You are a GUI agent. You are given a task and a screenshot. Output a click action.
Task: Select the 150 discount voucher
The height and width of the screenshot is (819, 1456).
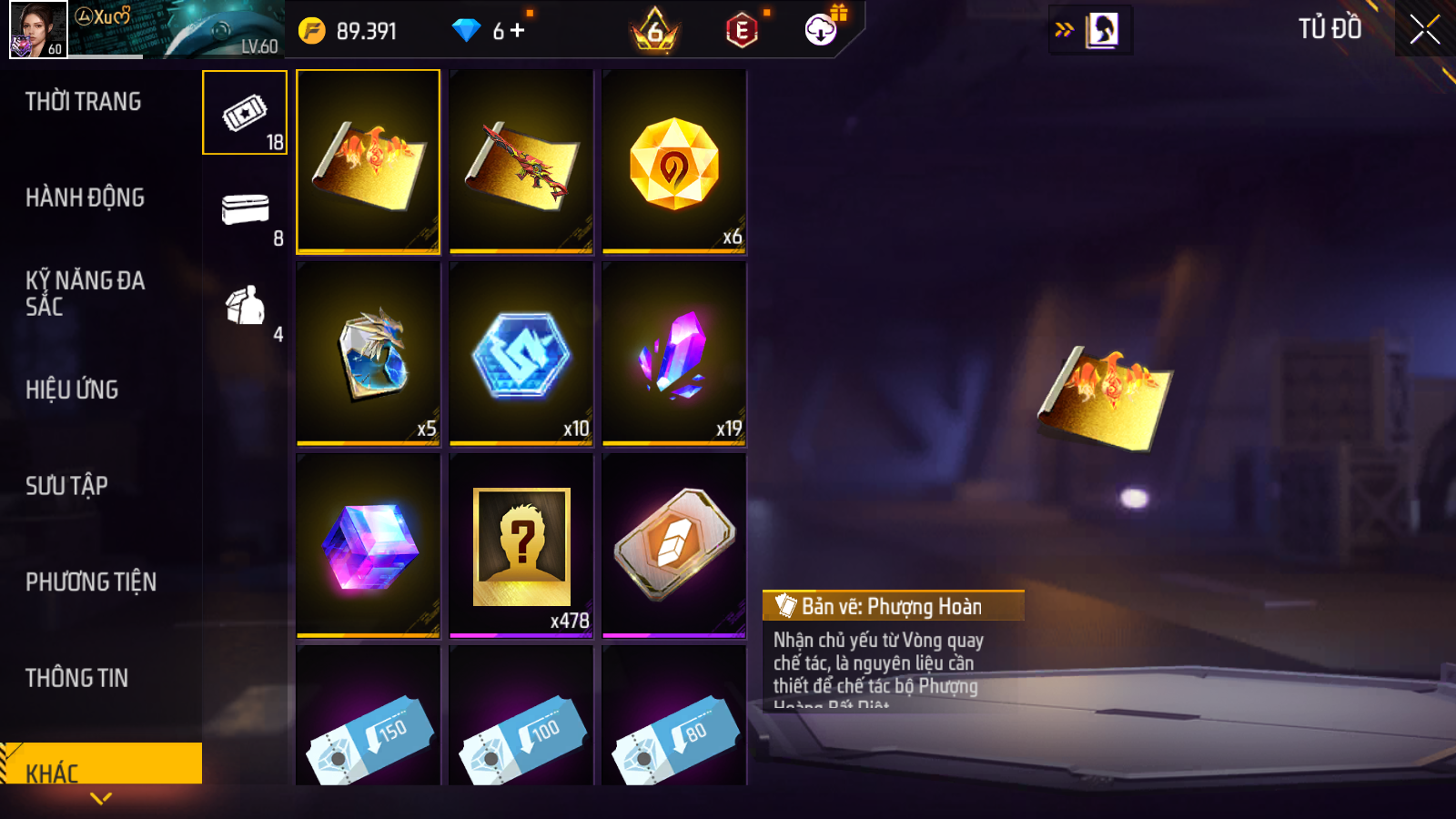pyautogui.click(x=369, y=719)
